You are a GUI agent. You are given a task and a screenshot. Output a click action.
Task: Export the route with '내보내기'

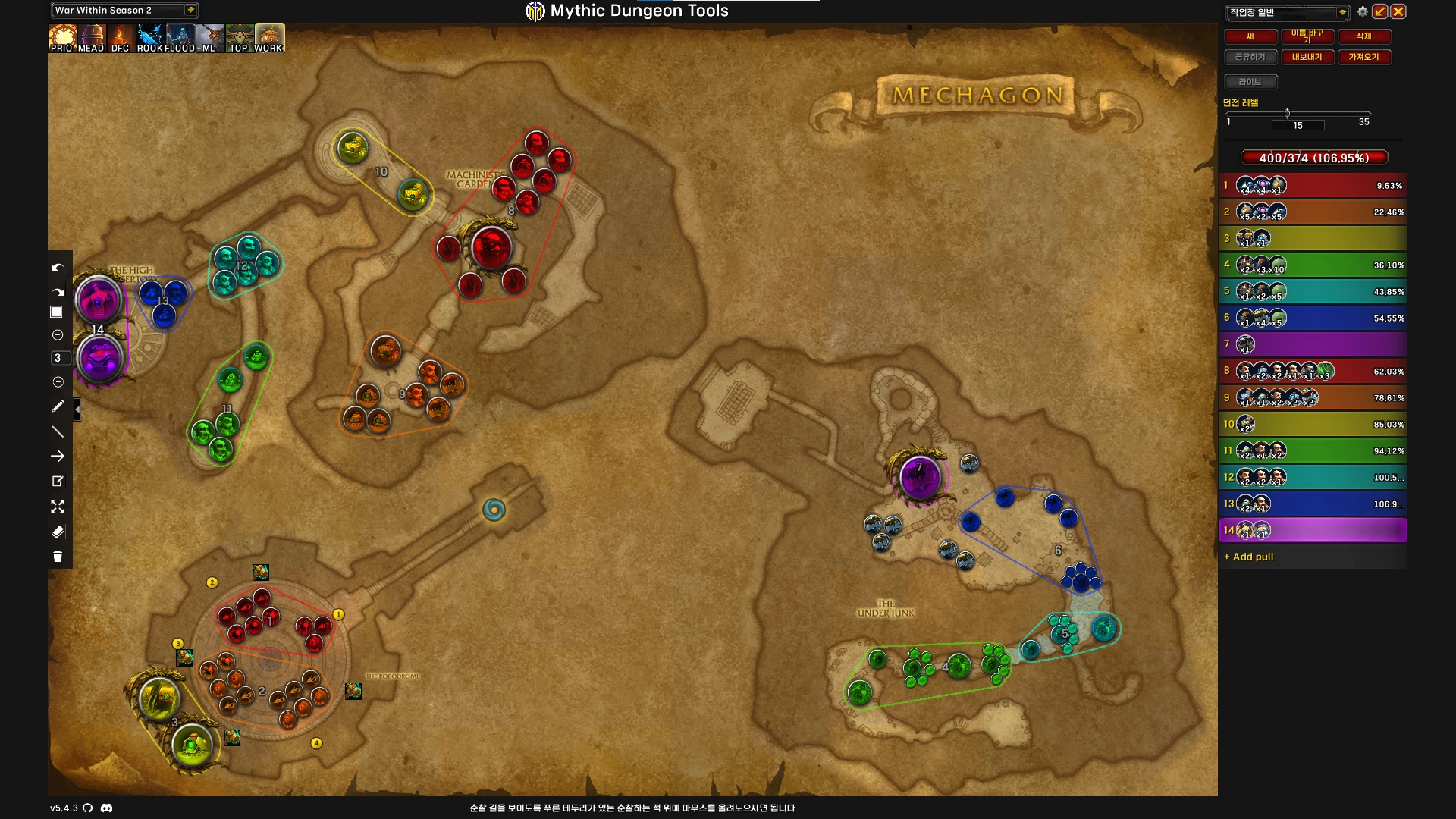(x=1307, y=57)
